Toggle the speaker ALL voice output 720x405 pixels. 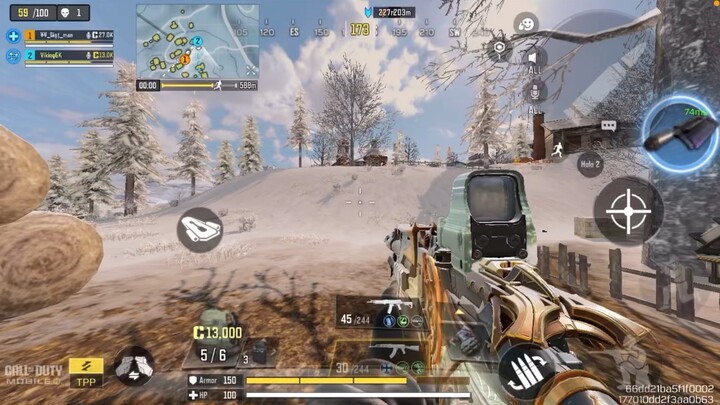pyautogui.click(x=535, y=60)
